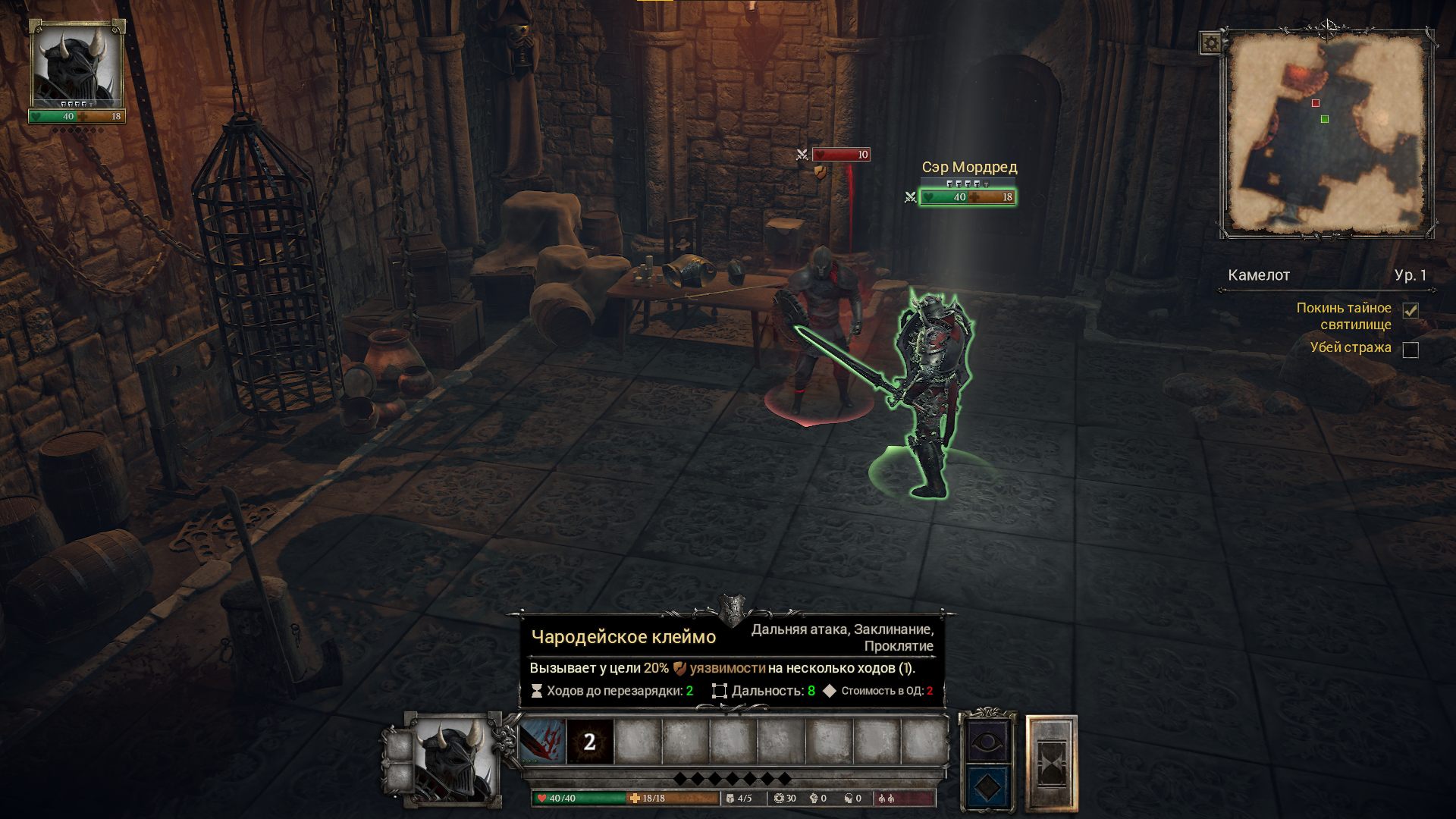1456x819 pixels.
Task: Select the Чародейское клеймо skill on cooldown
Action: click(x=590, y=741)
